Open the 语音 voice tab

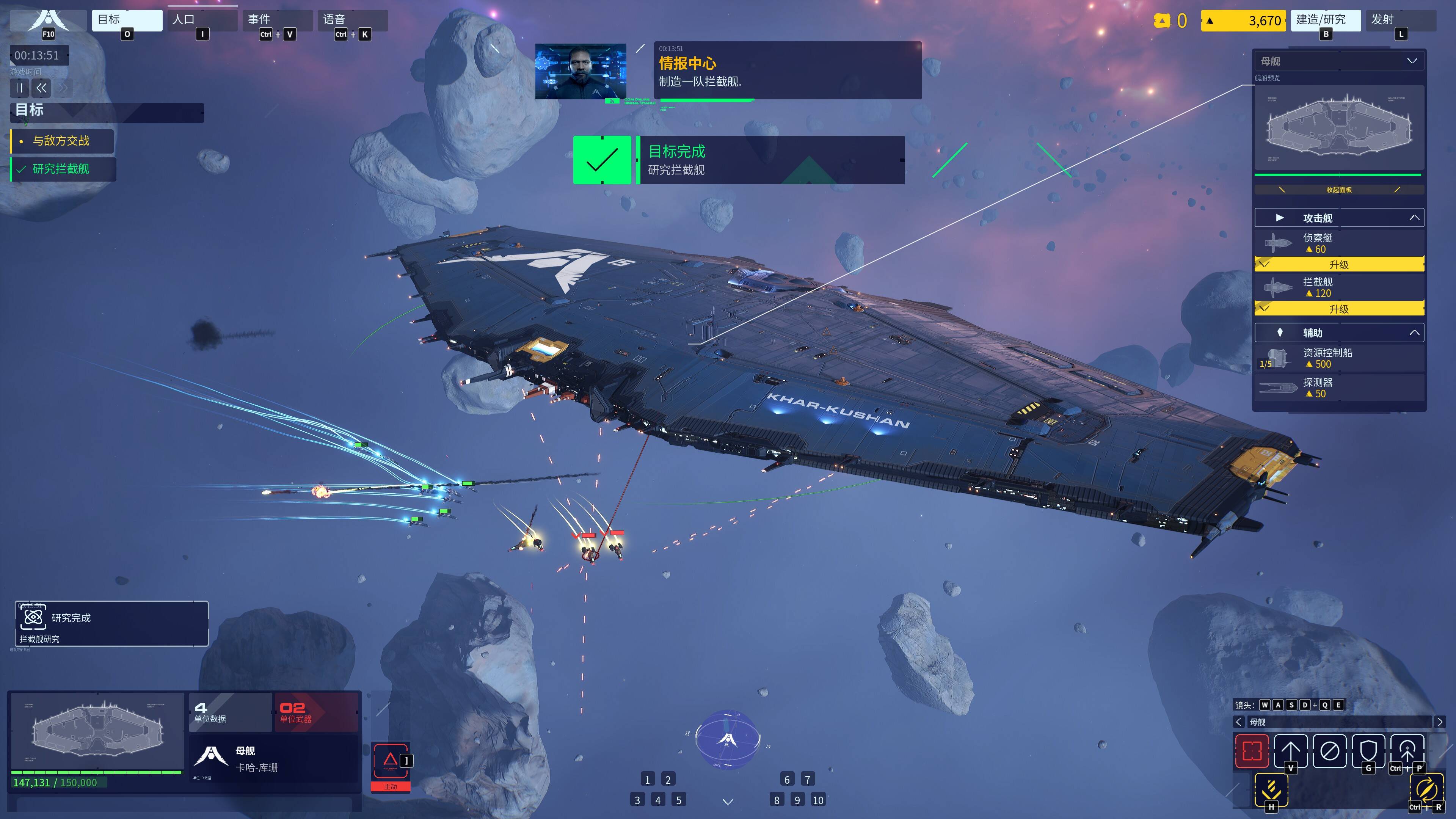[352, 20]
